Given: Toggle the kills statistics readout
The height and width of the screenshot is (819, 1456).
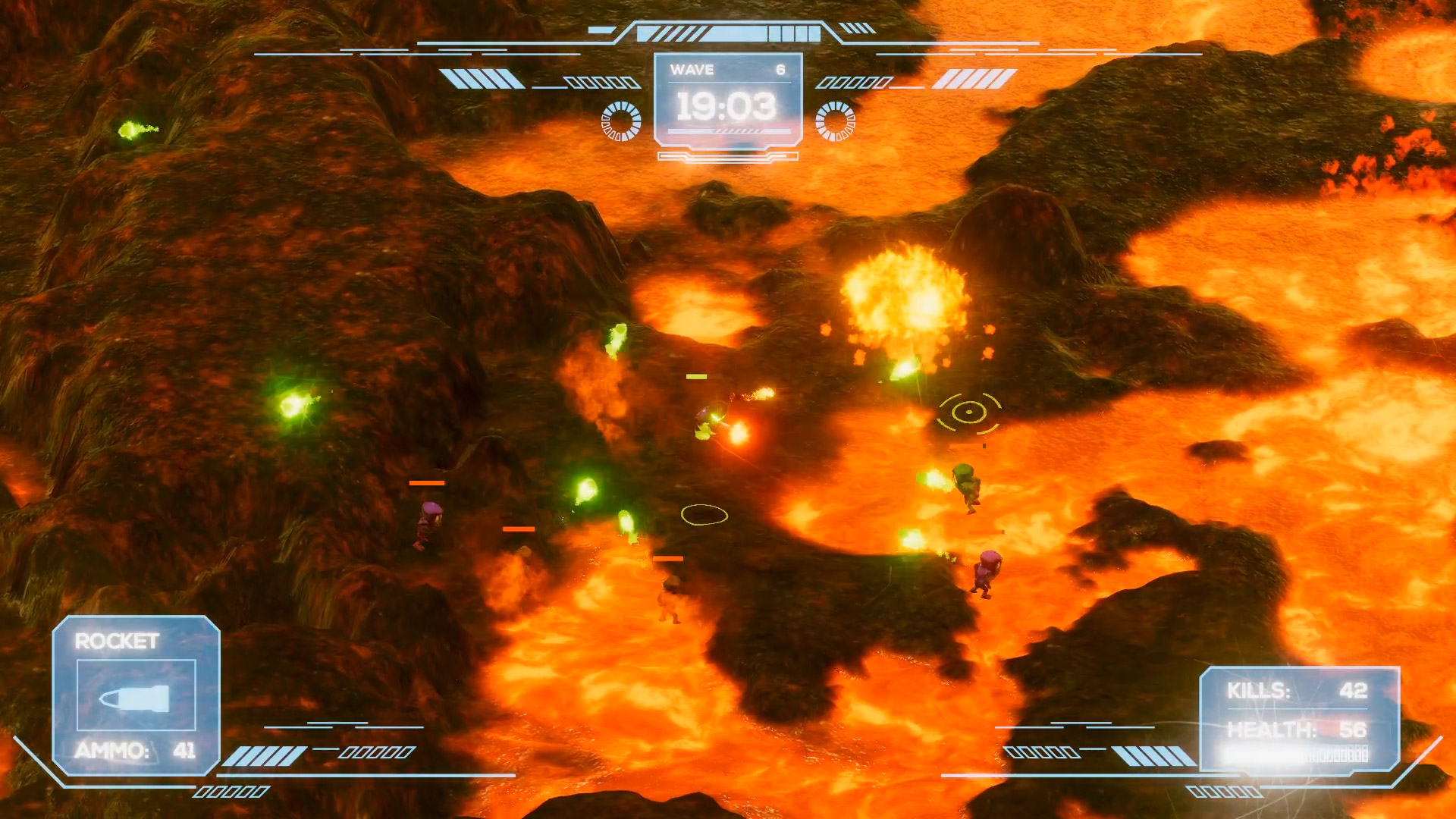Looking at the screenshot, I should 1299,690.
